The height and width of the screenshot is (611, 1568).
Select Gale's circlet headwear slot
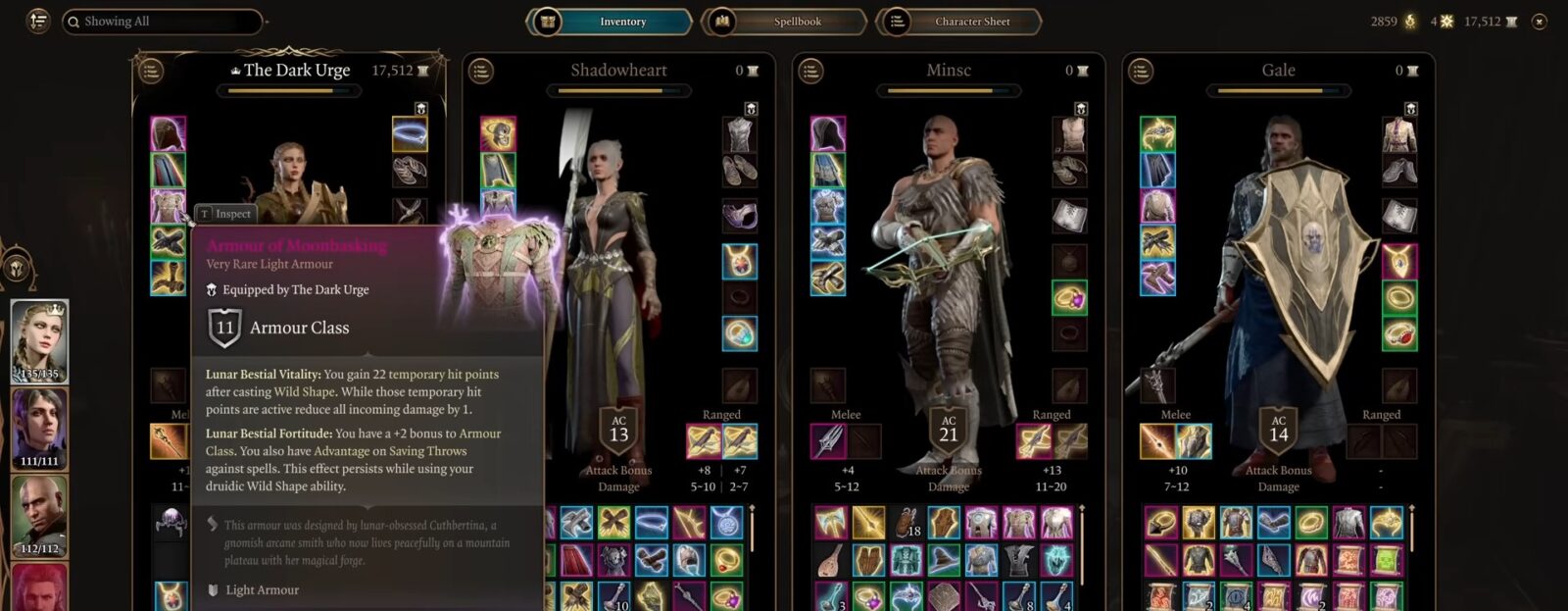(x=1157, y=134)
